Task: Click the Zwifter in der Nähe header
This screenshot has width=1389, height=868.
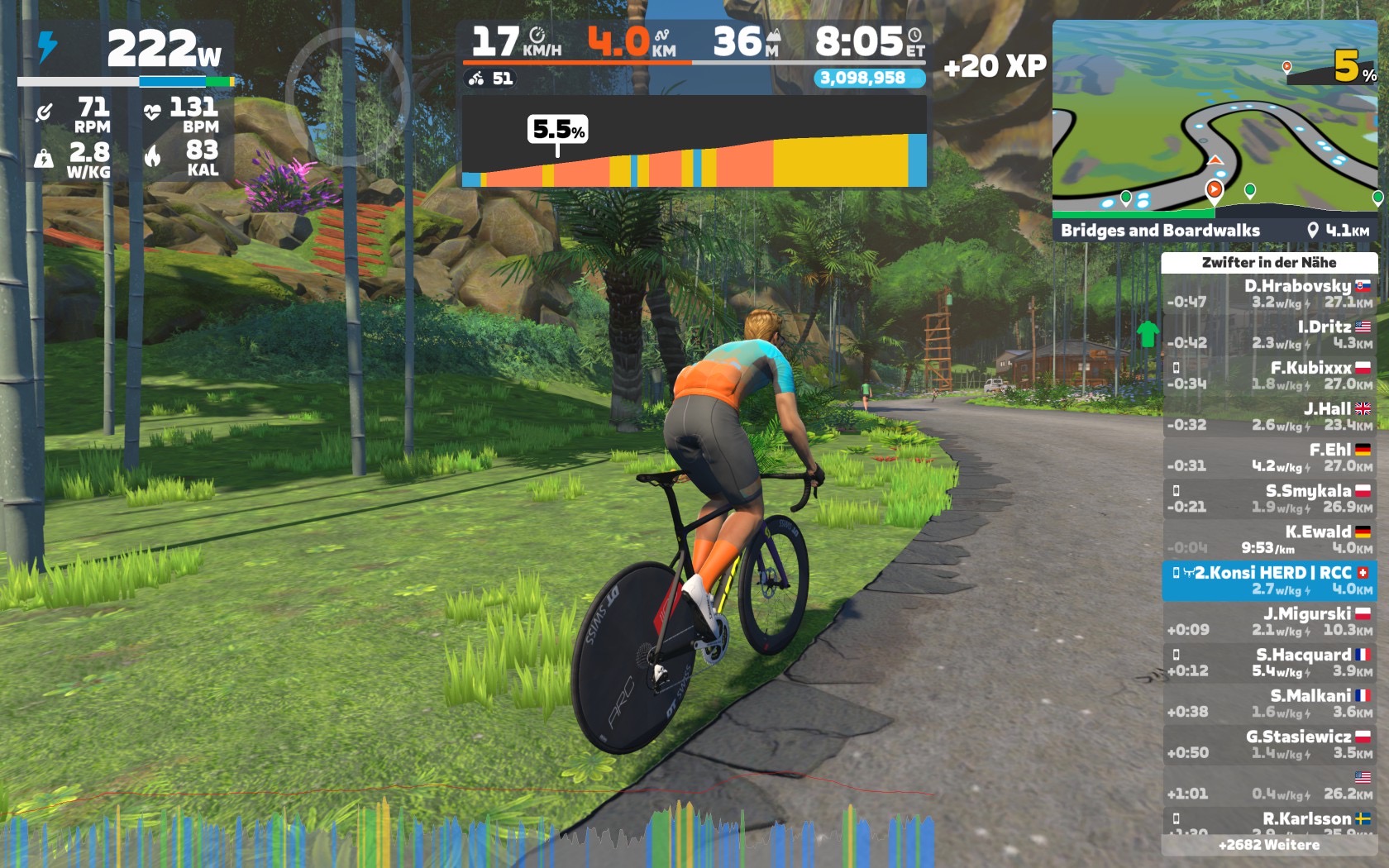Action: (1269, 262)
